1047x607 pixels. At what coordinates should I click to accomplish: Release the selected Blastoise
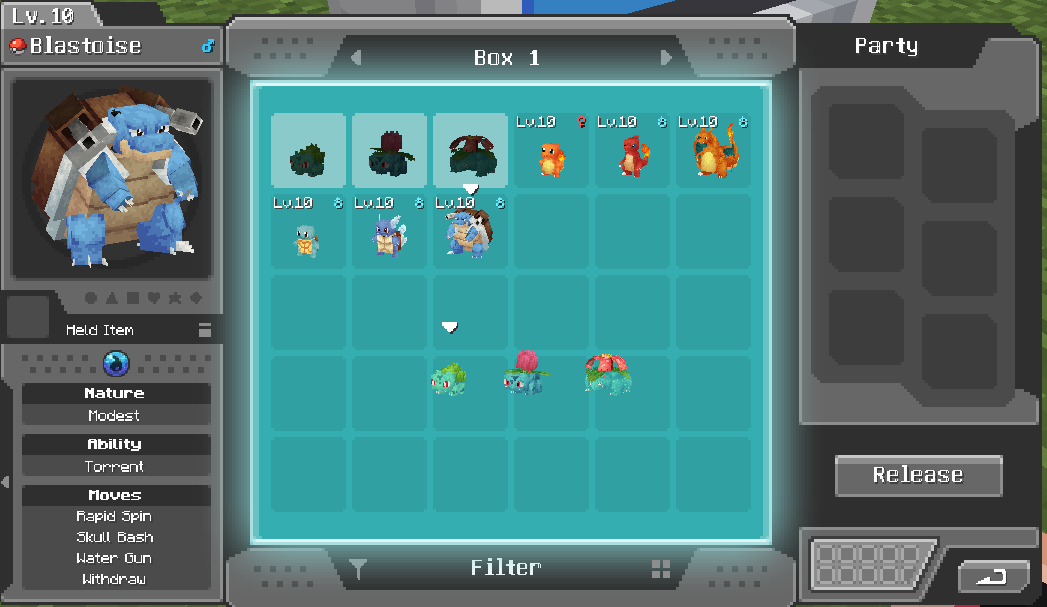918,476
